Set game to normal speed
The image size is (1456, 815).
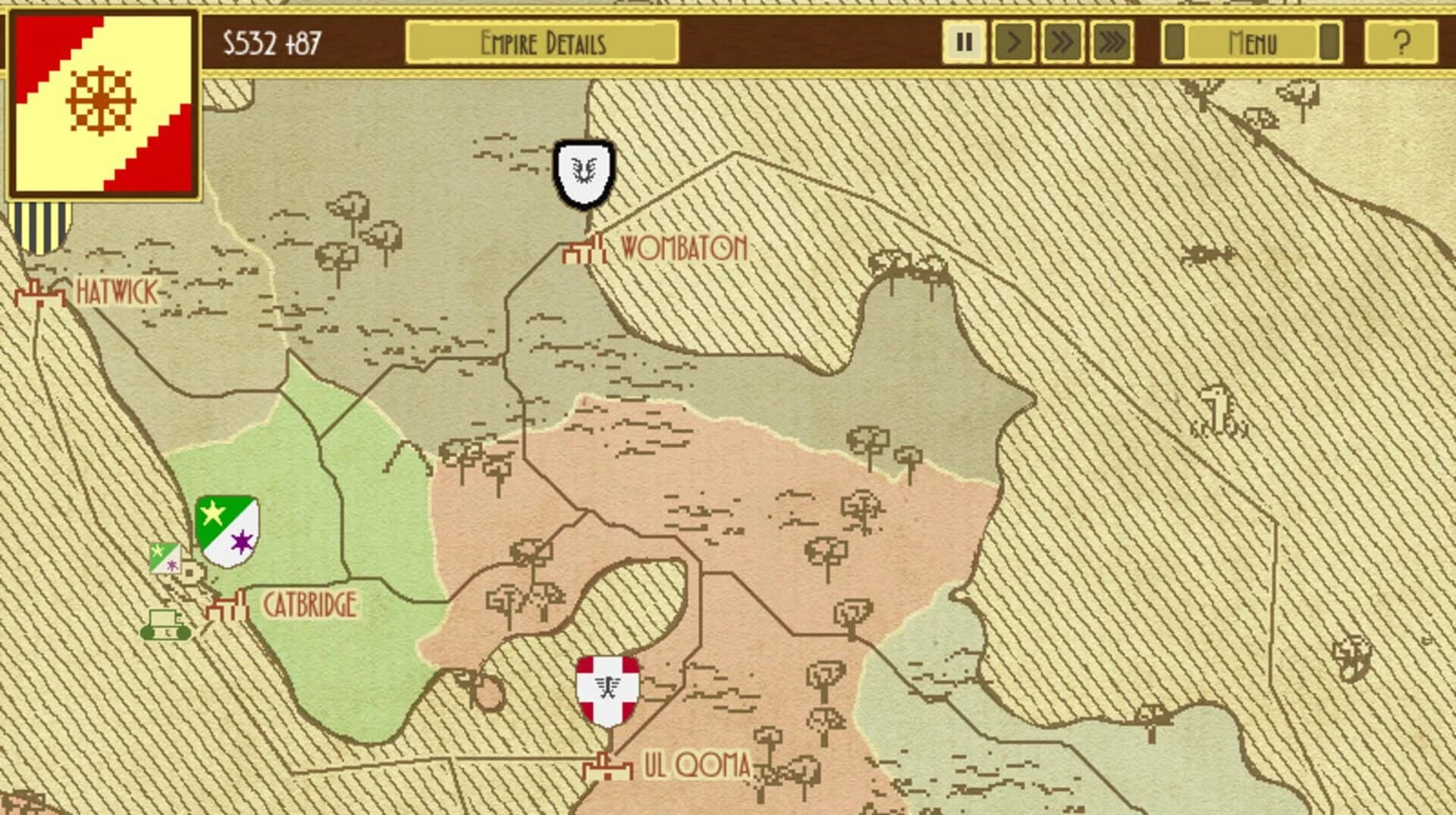click(1014, 42)
